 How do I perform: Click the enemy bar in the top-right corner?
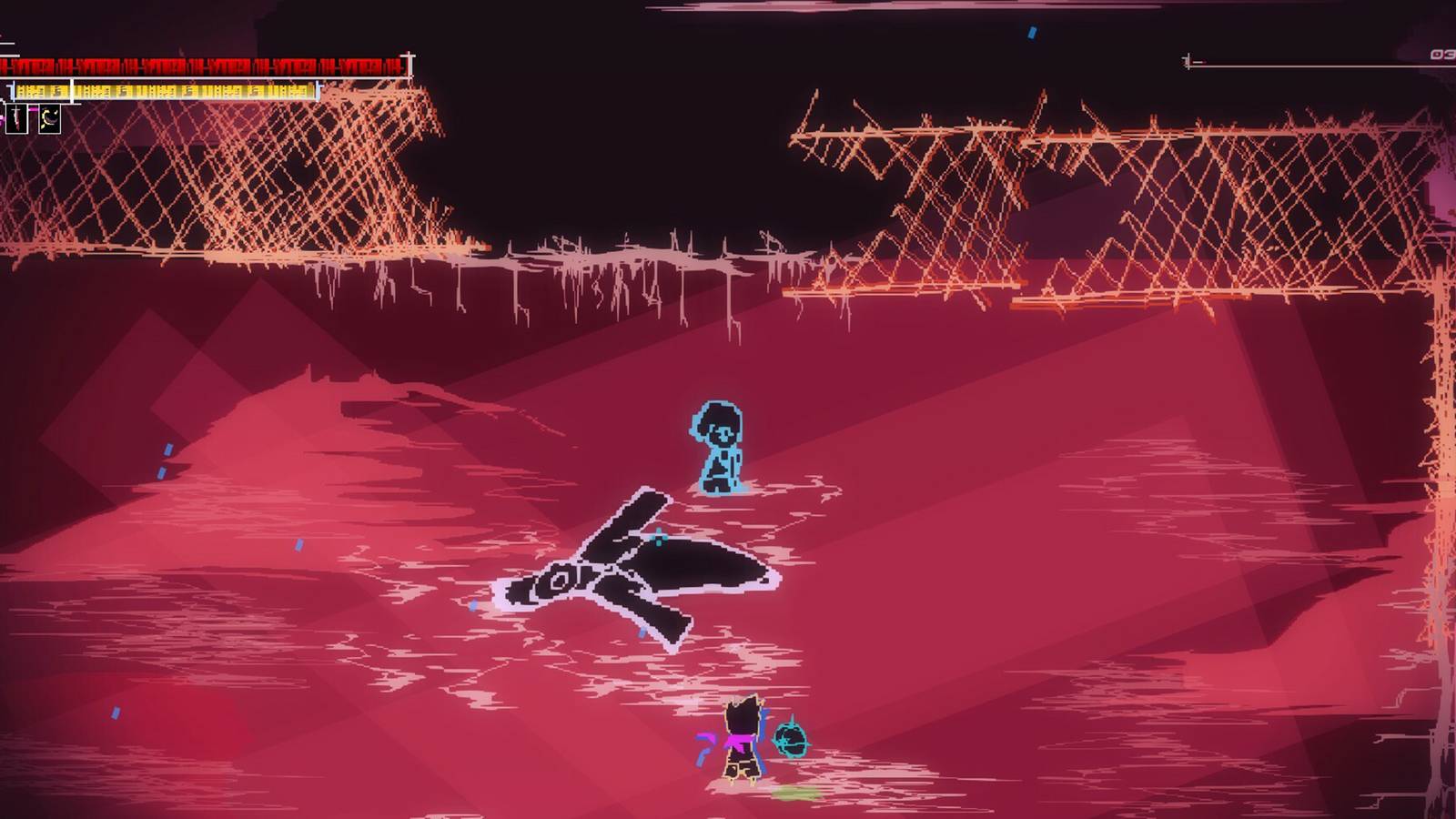(1319, 64)
